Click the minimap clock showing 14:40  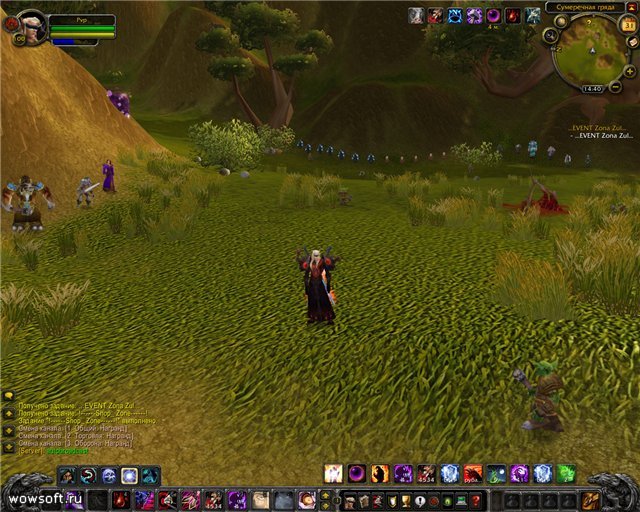click(591, 89)
